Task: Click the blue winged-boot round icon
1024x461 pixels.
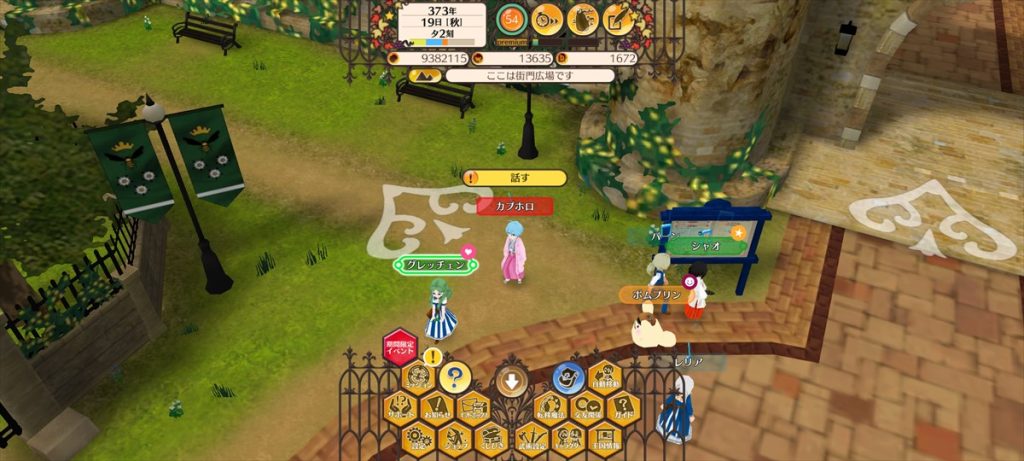Action: point(568,378)
